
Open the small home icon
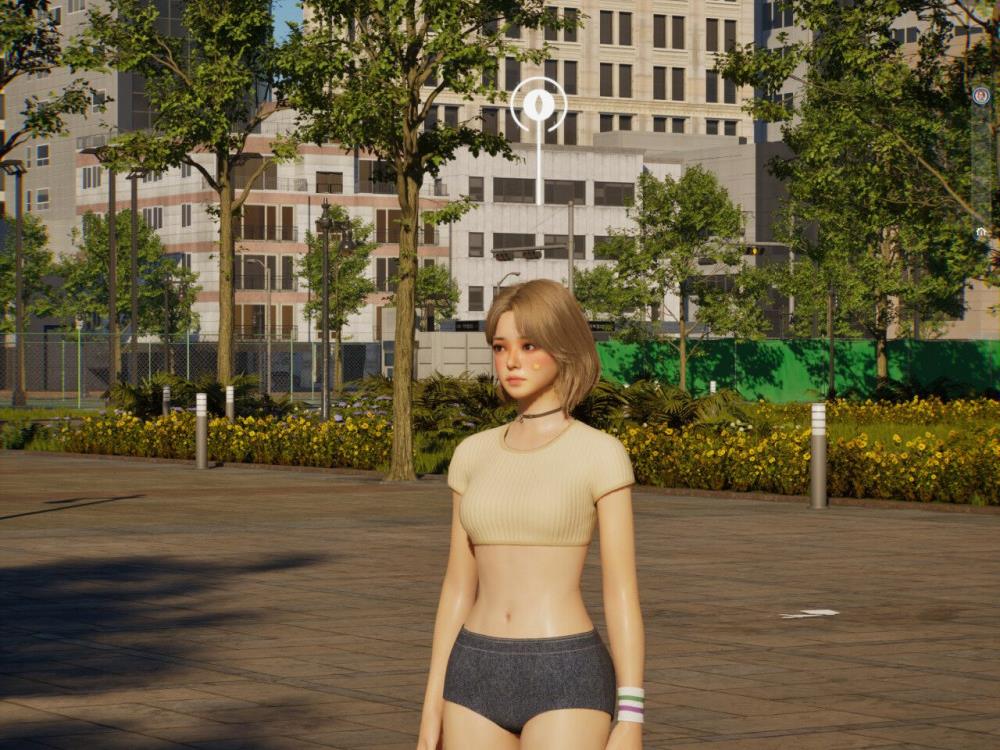[x=981, y=232]
